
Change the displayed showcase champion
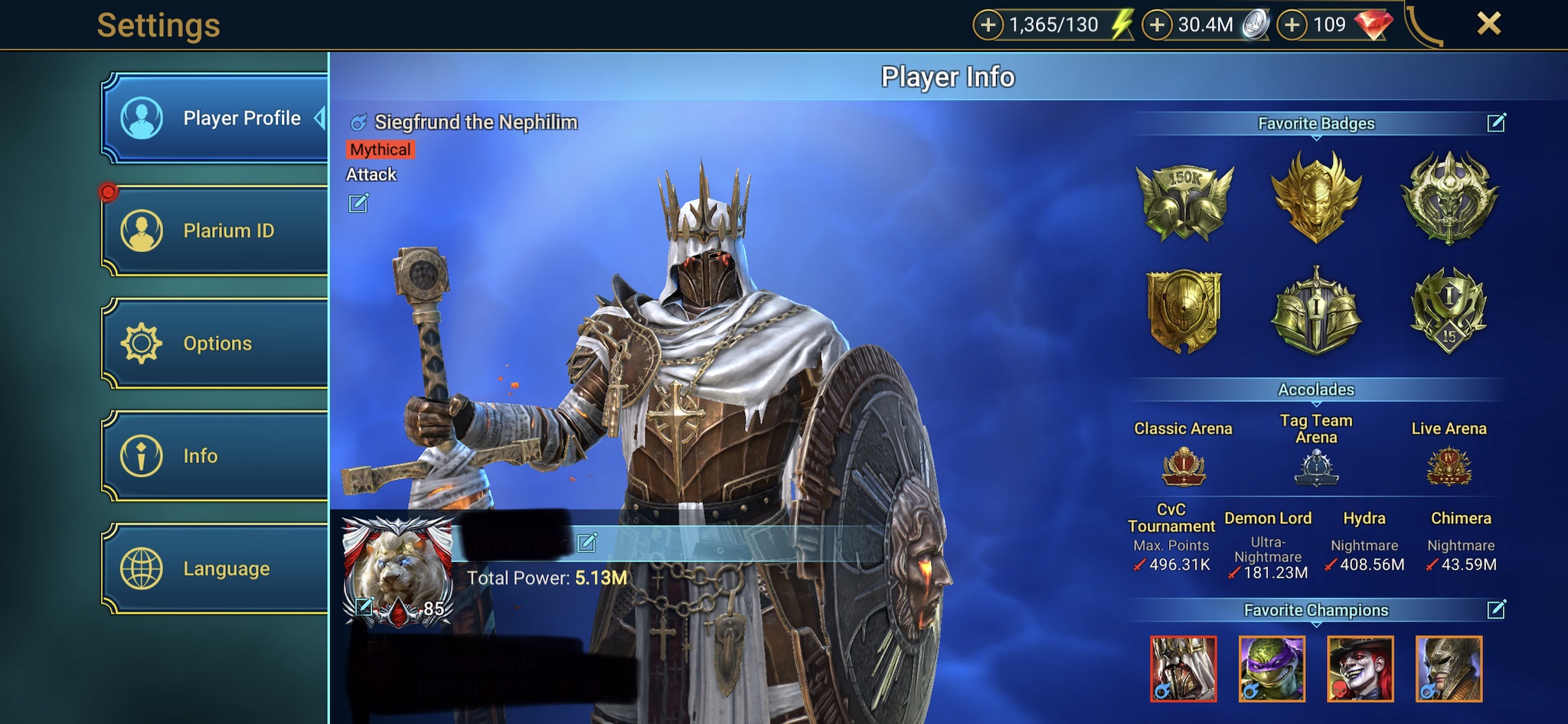tap(358, 204)
